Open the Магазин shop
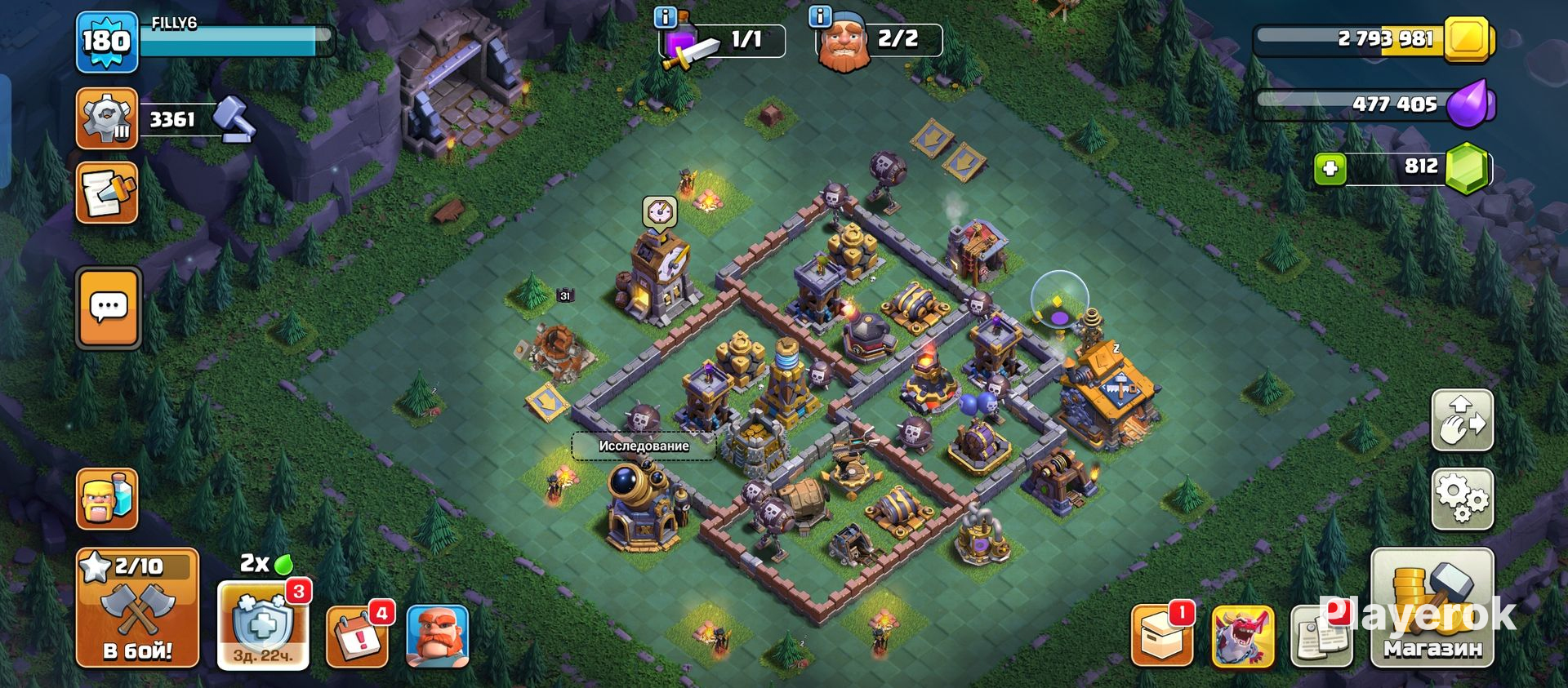The height and width of the screenshot is (688, 1568). tap(1432, 608)
